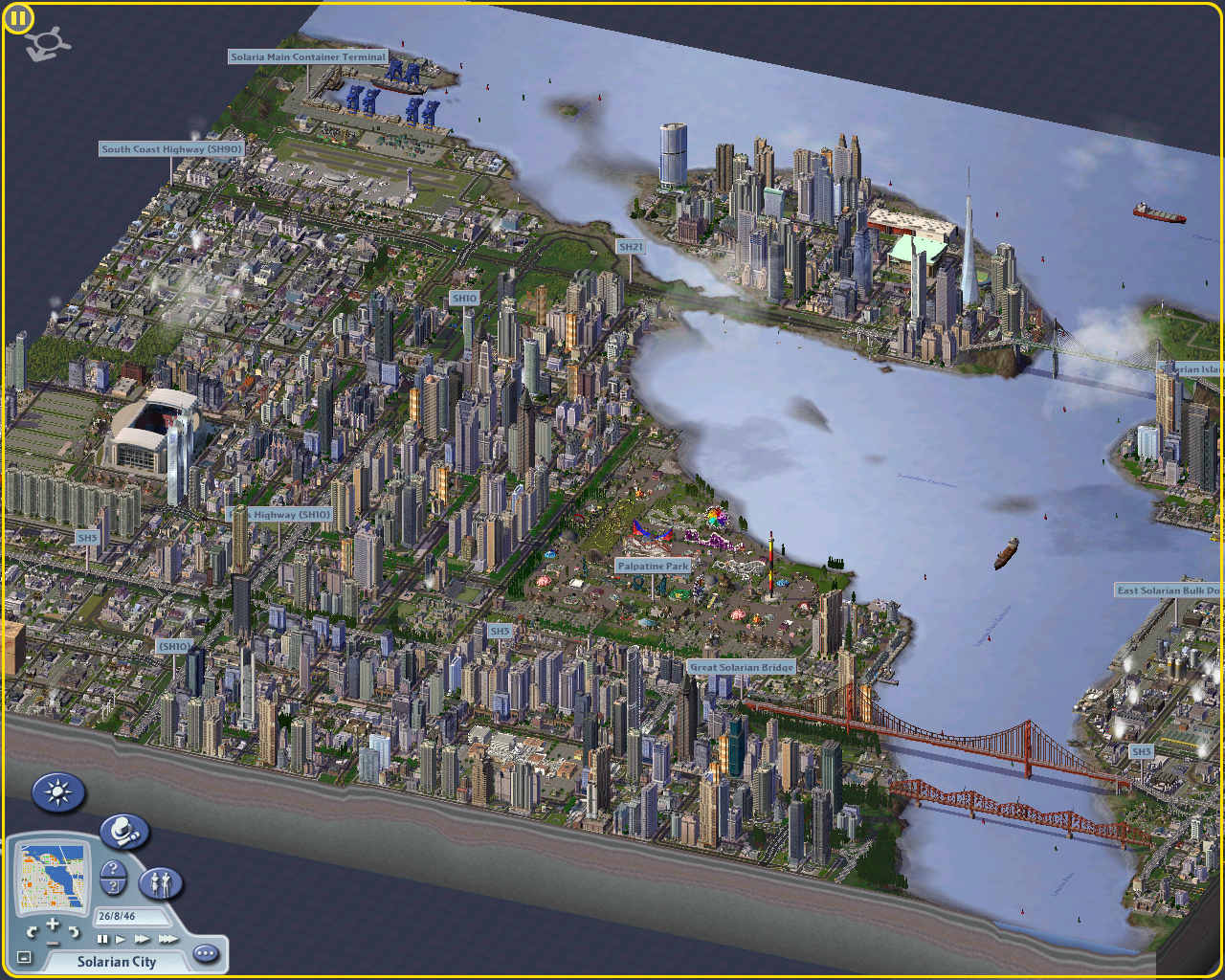Activate the lower question mark query tool
1225x980 pixels.
point(113,887)
